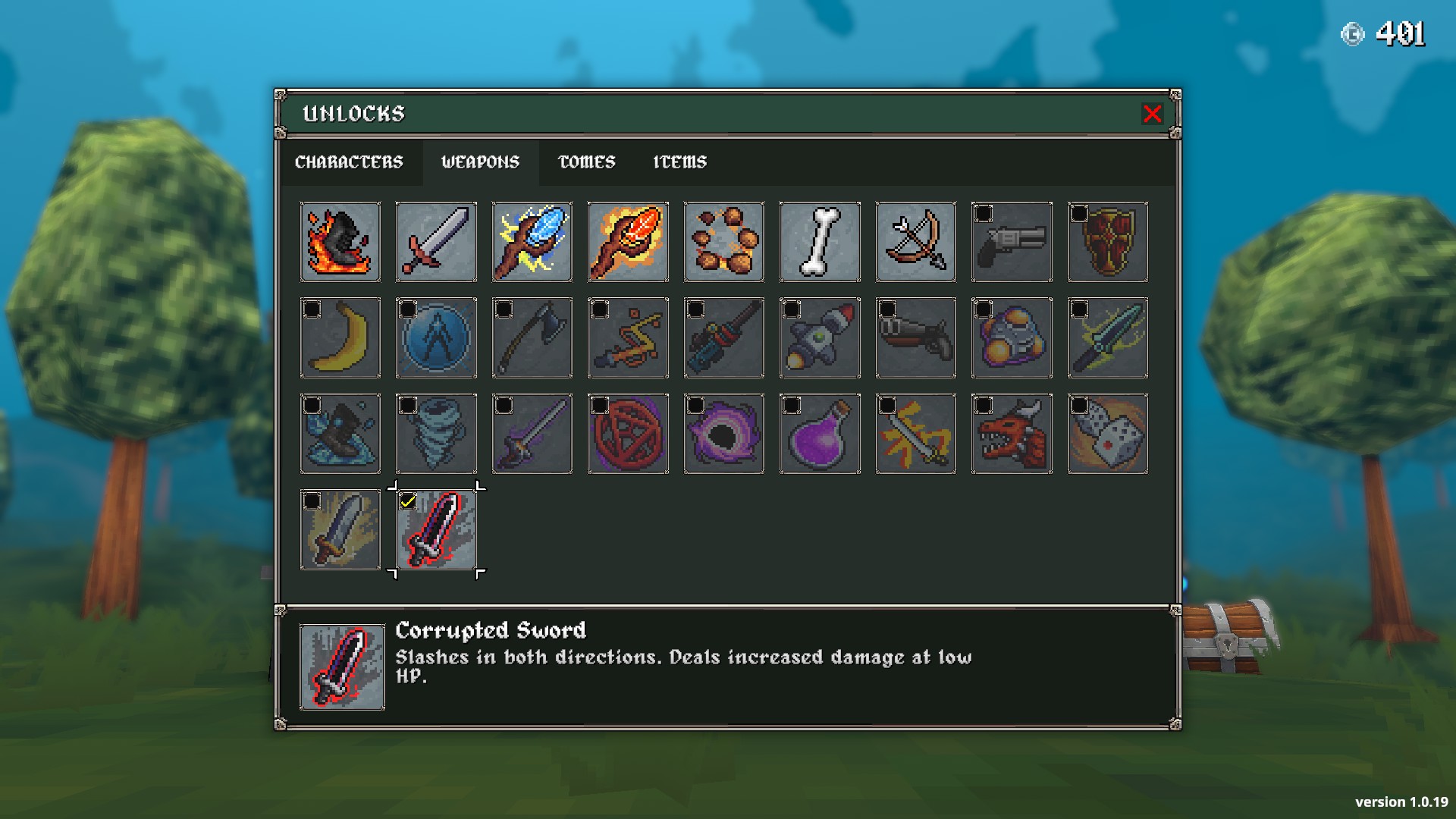Show the Items tab
1456x819 pixels.
coord(679,162)
